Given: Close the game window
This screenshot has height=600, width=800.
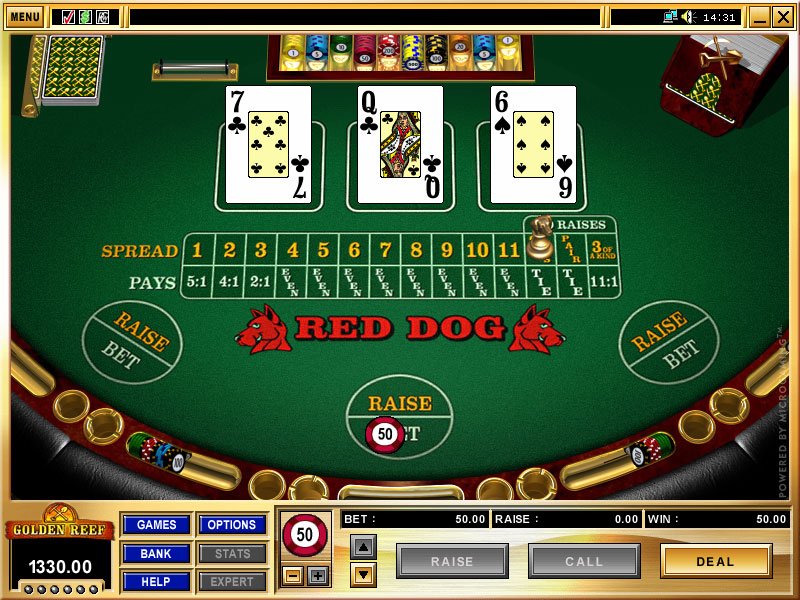Looking at the screenshot, I should pos(782,17).
